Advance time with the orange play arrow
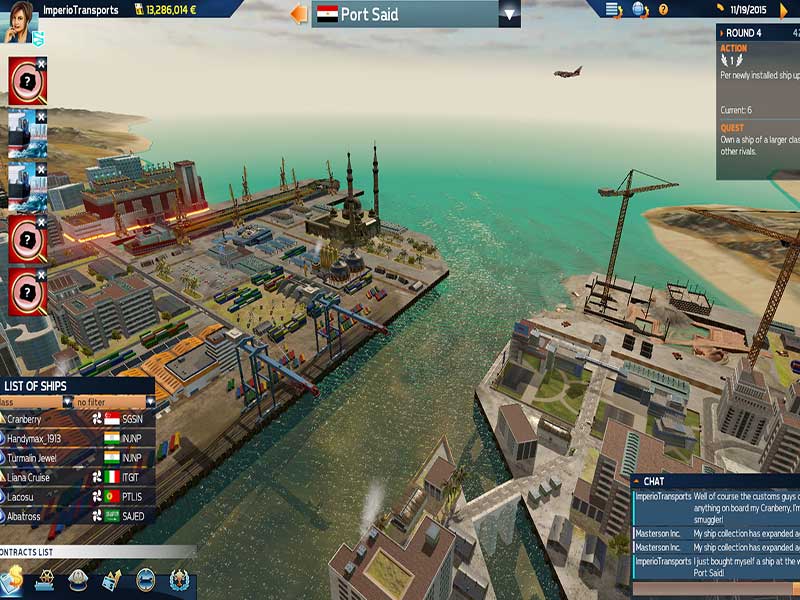Image resolution: width=800 pixels, height=600 pixels. pos(785,11)
